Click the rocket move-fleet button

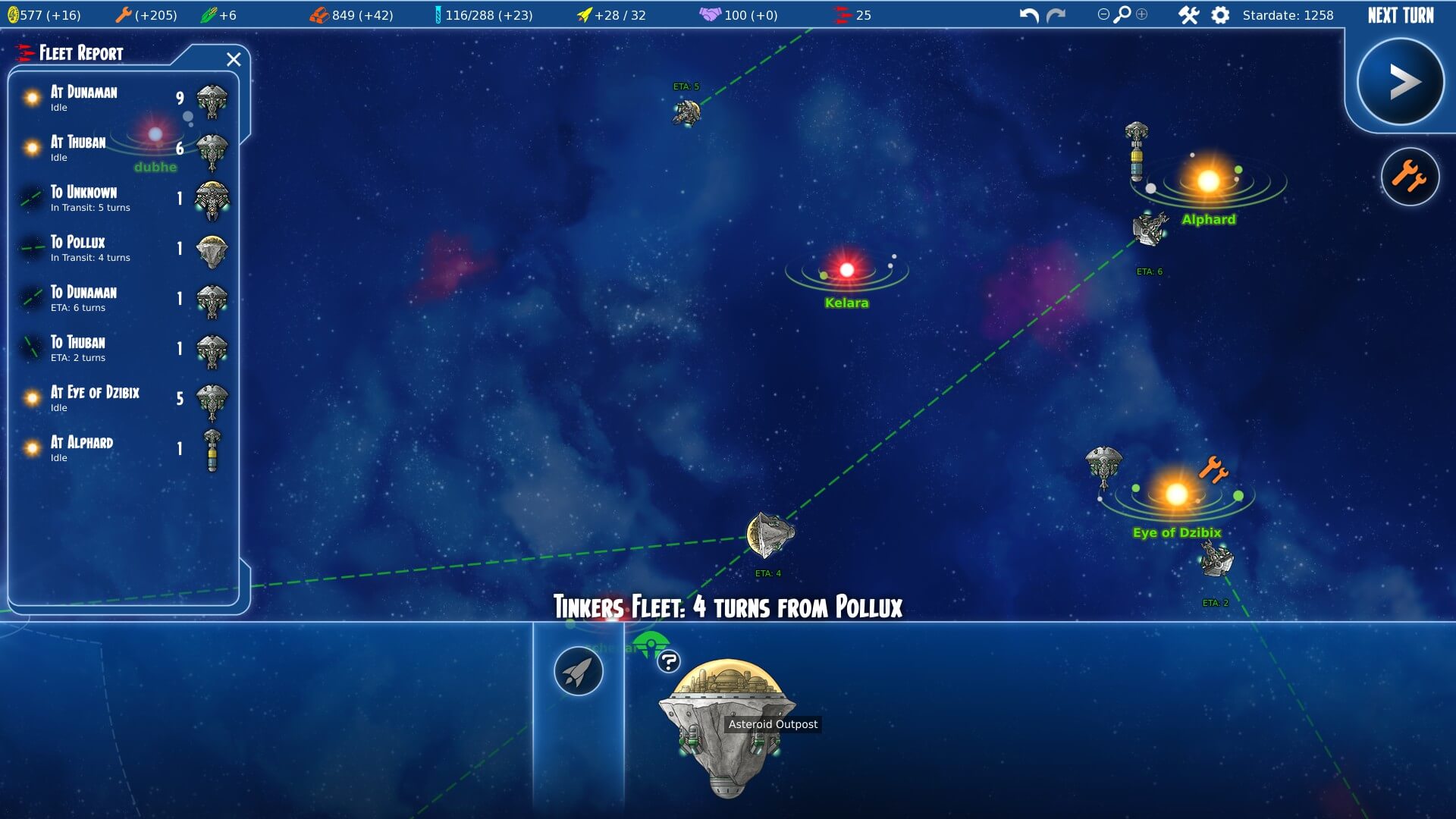click(x=579, y=671)
